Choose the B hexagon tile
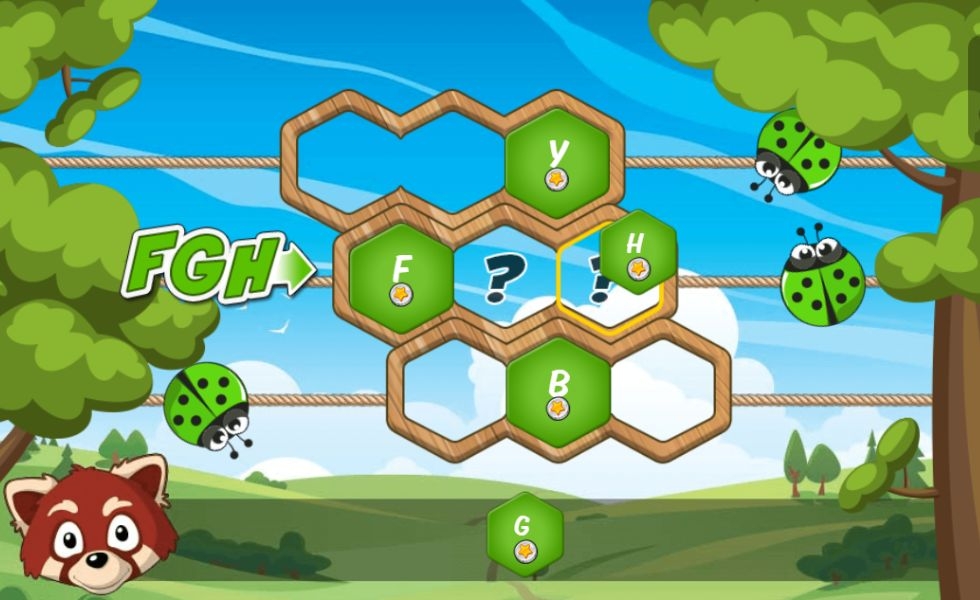980x600 pixels. coord(558,392)
